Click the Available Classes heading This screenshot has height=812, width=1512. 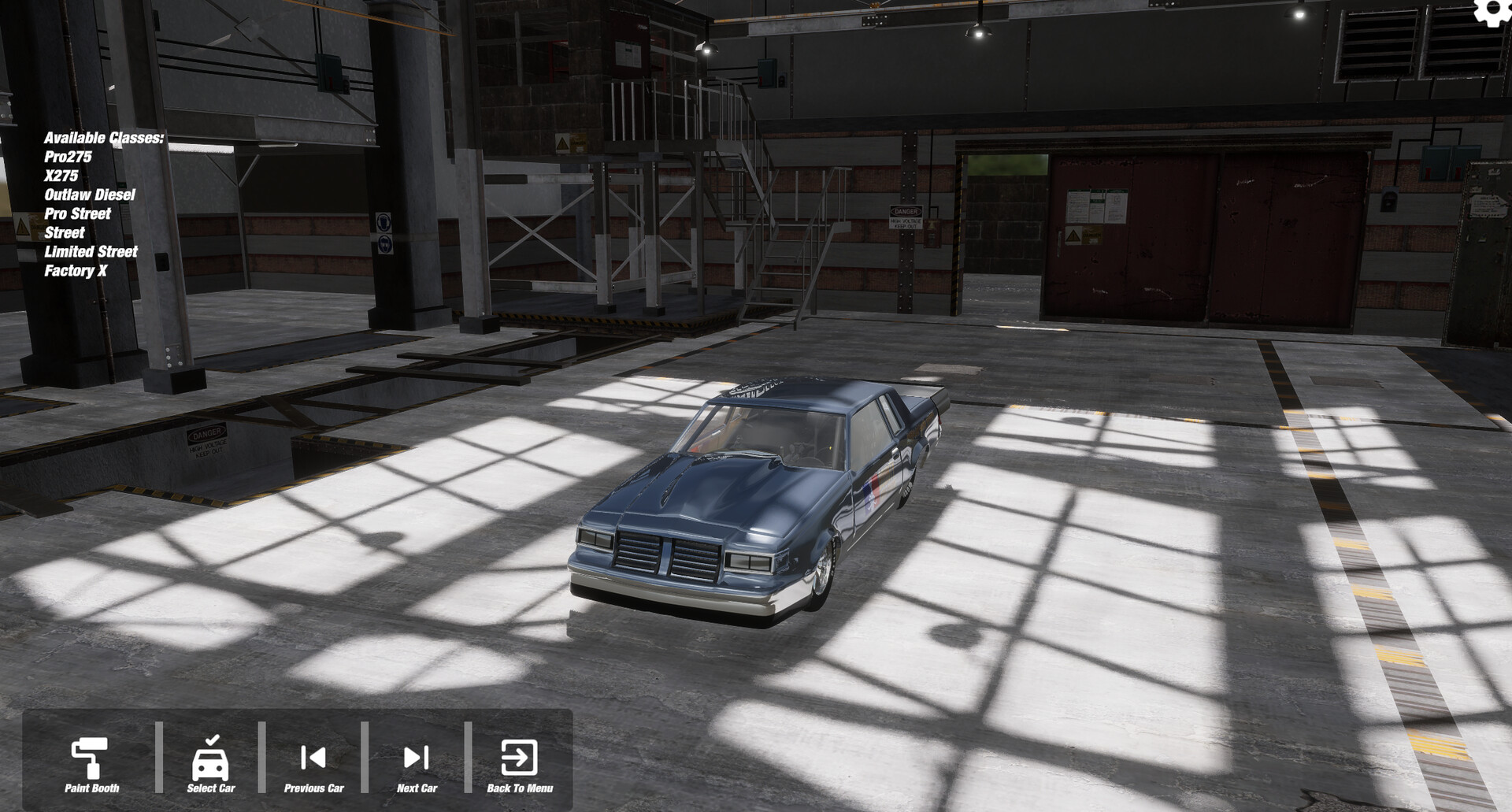pos(105,138)
